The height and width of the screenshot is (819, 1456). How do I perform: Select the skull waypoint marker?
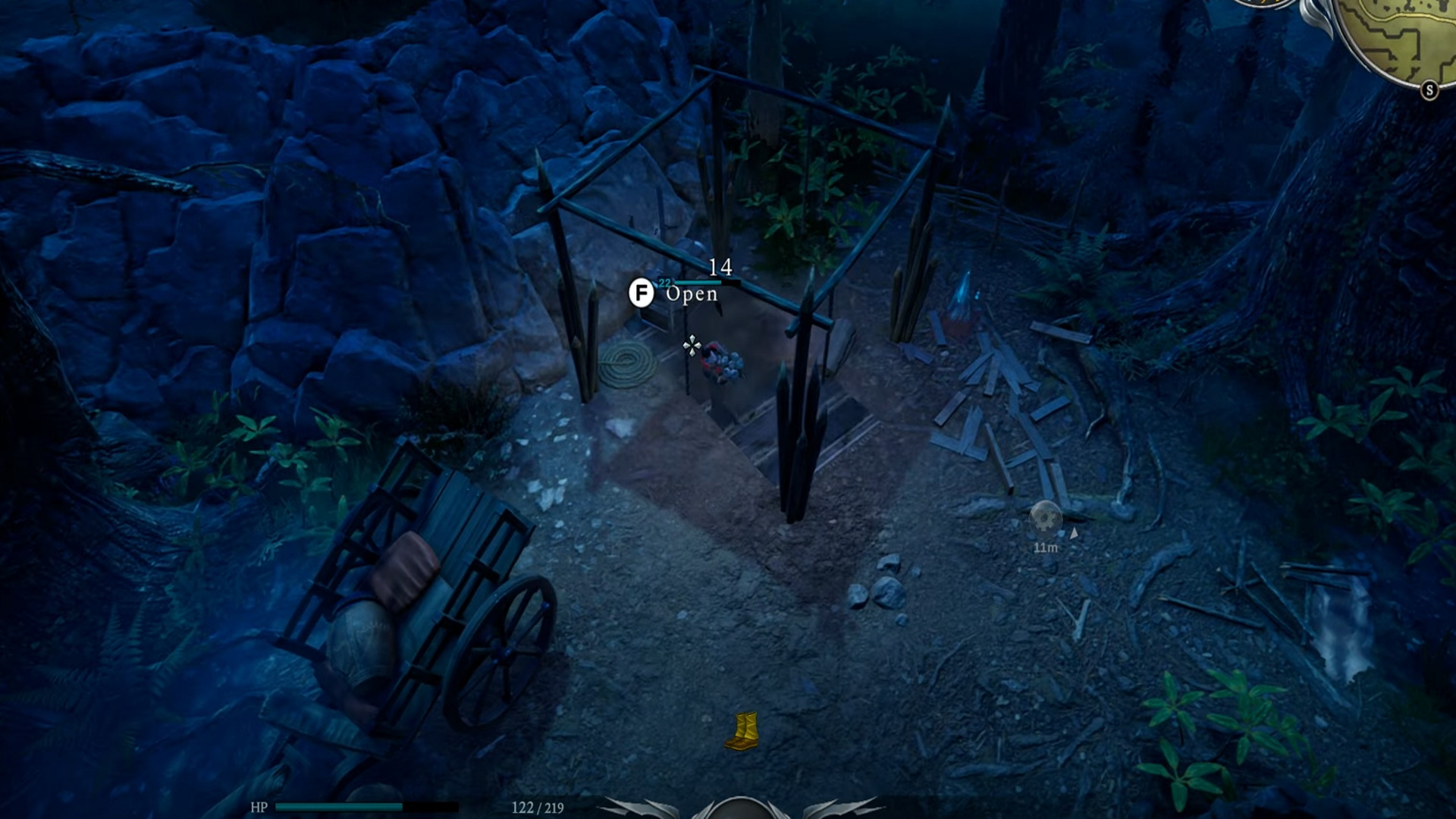pos(1046,518)
